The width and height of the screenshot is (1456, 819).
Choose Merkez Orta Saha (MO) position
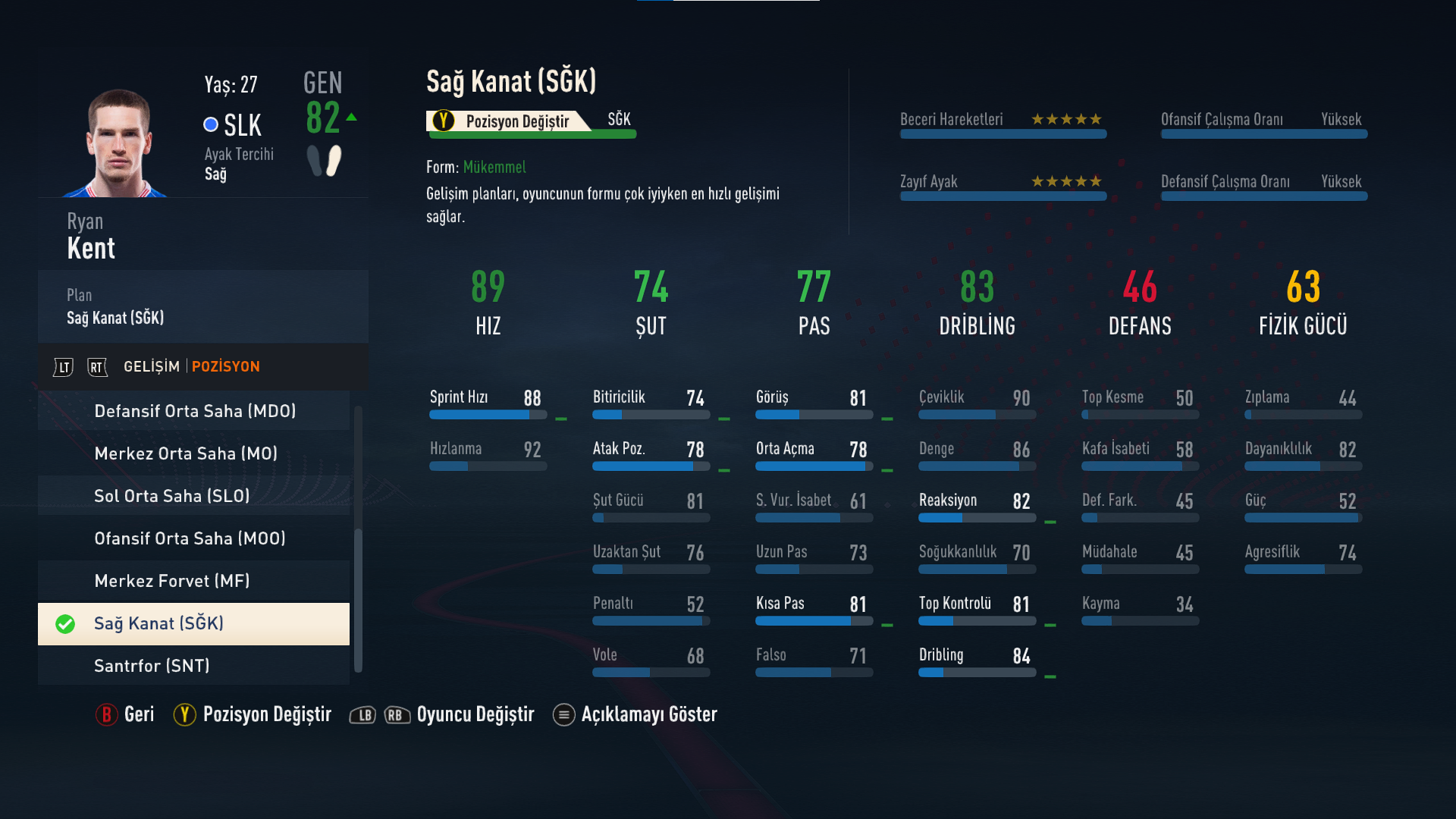[194, 453]
